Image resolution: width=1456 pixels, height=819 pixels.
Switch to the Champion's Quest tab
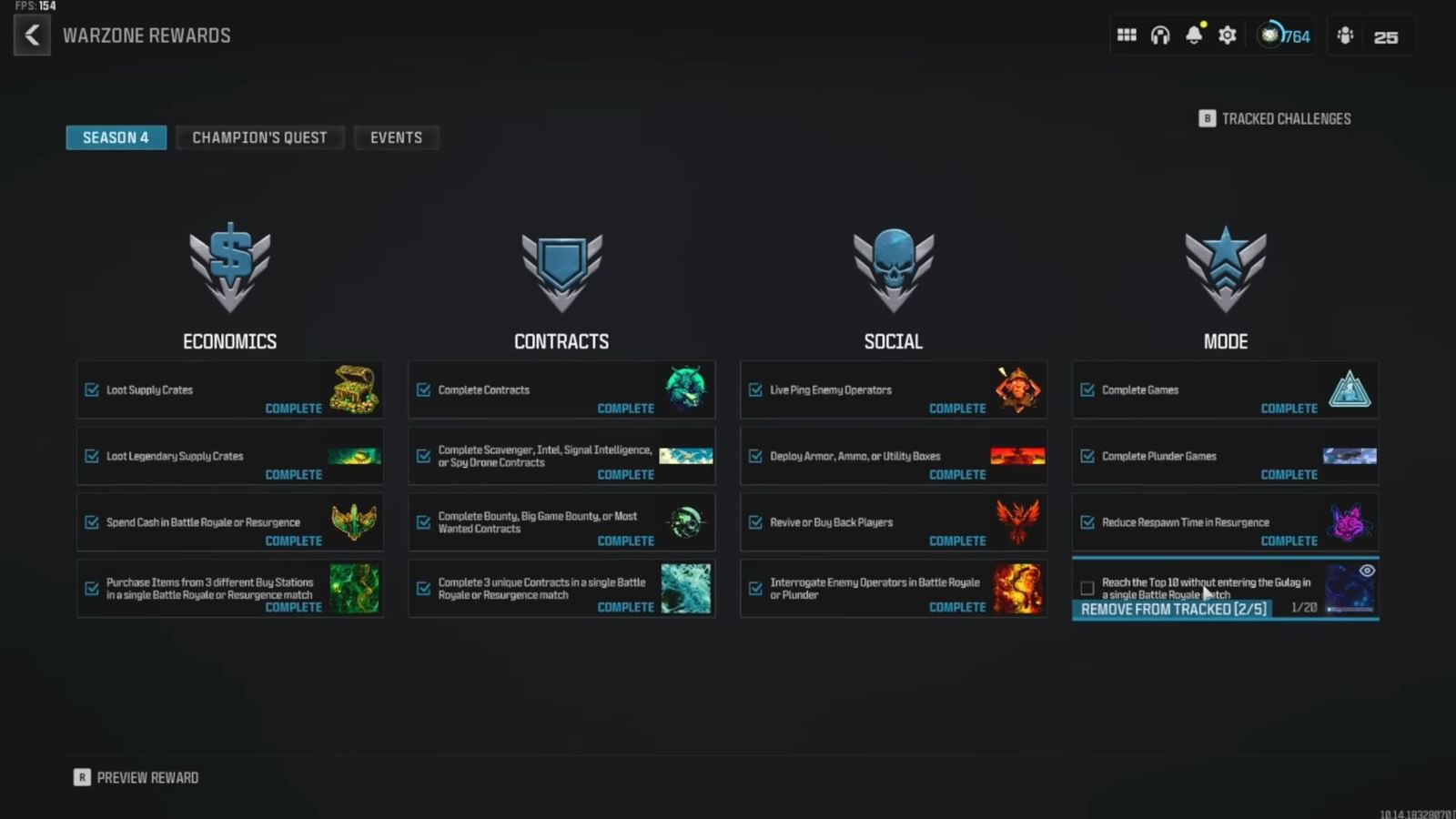coord(259,137)
